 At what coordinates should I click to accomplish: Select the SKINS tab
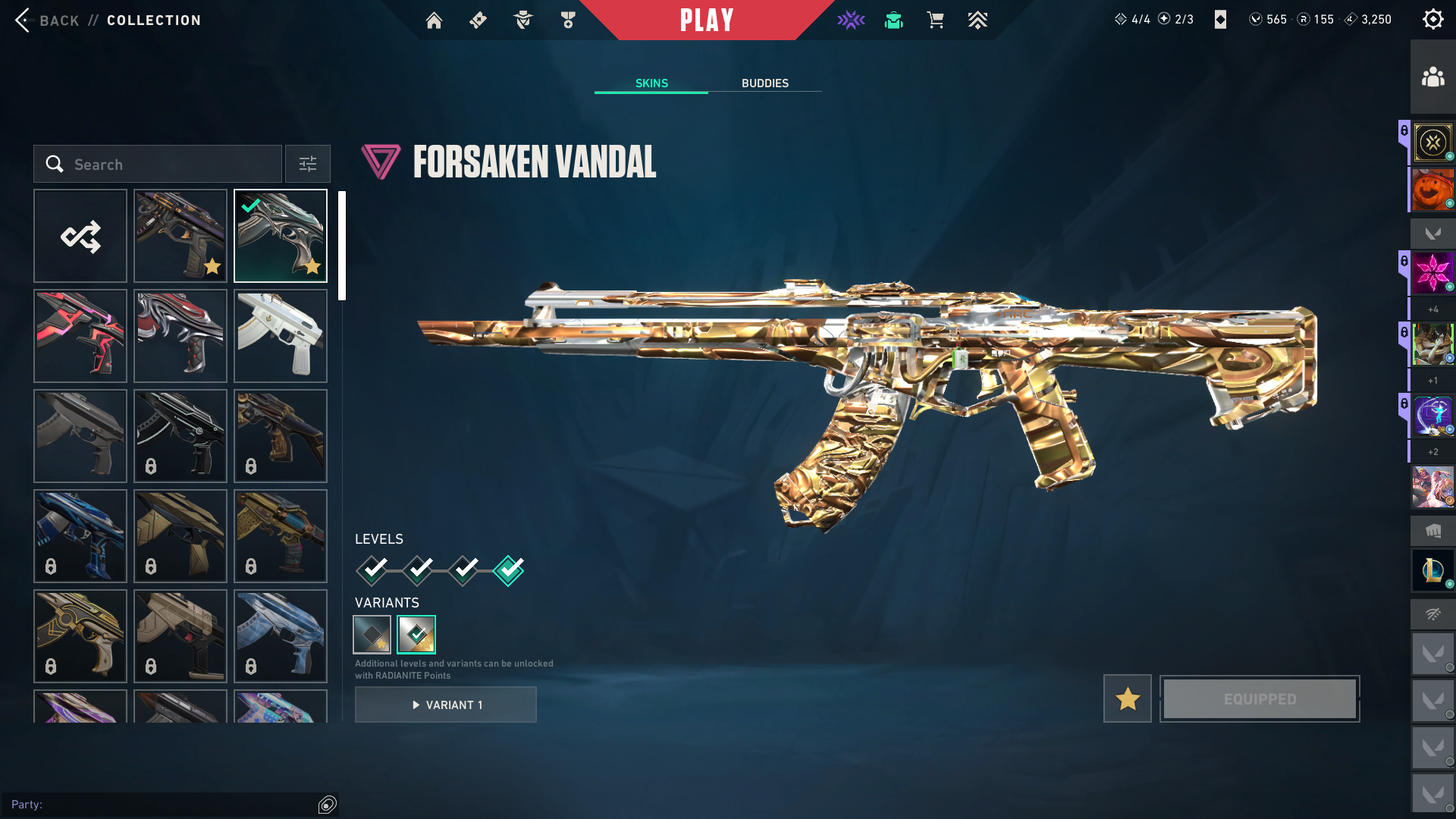coord(651,83)
